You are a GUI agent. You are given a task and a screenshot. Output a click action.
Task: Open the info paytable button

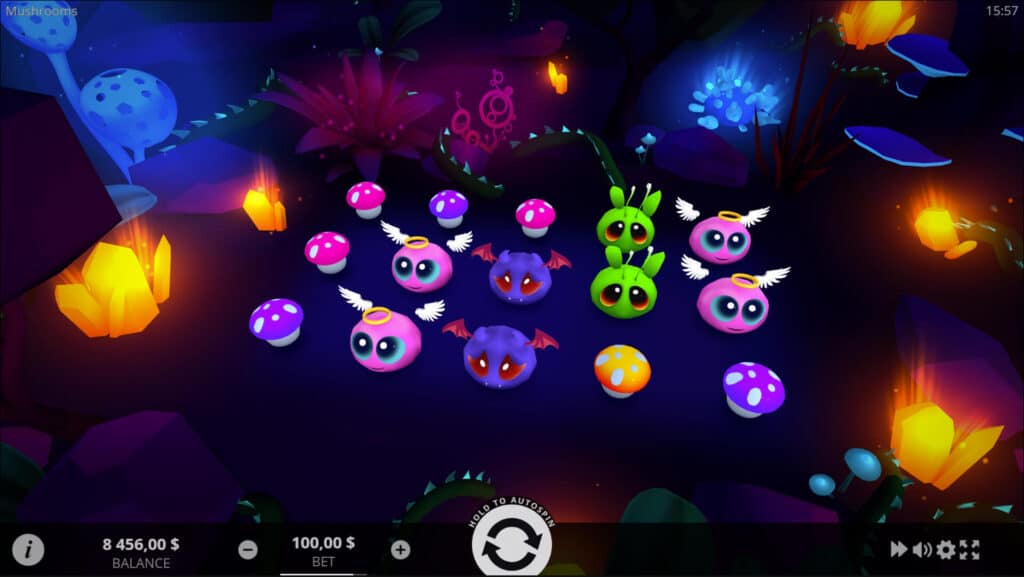pyautogui.click(x=28, y=549)
